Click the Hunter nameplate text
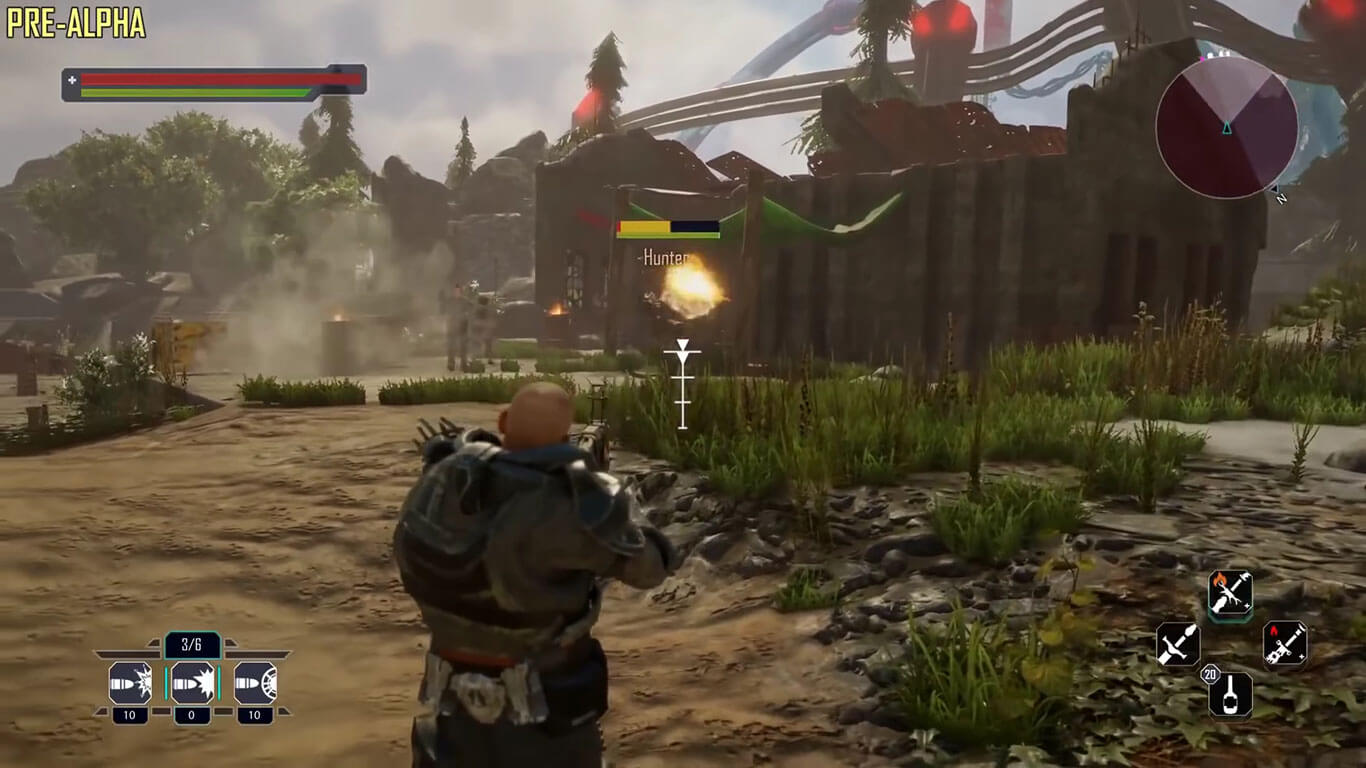This screenshot has width=1366, height=768. (665, 255)
